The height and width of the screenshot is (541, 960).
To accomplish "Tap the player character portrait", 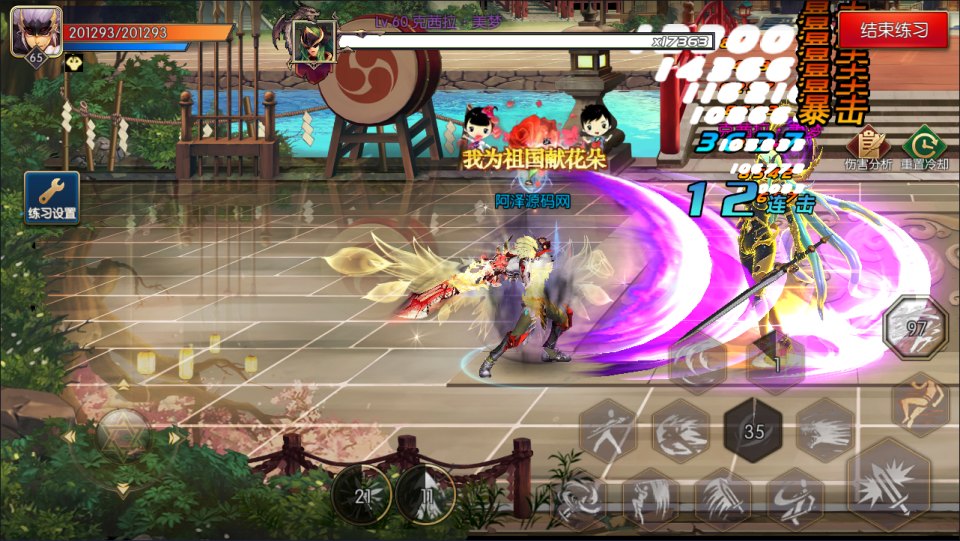I will pos(36,32).
